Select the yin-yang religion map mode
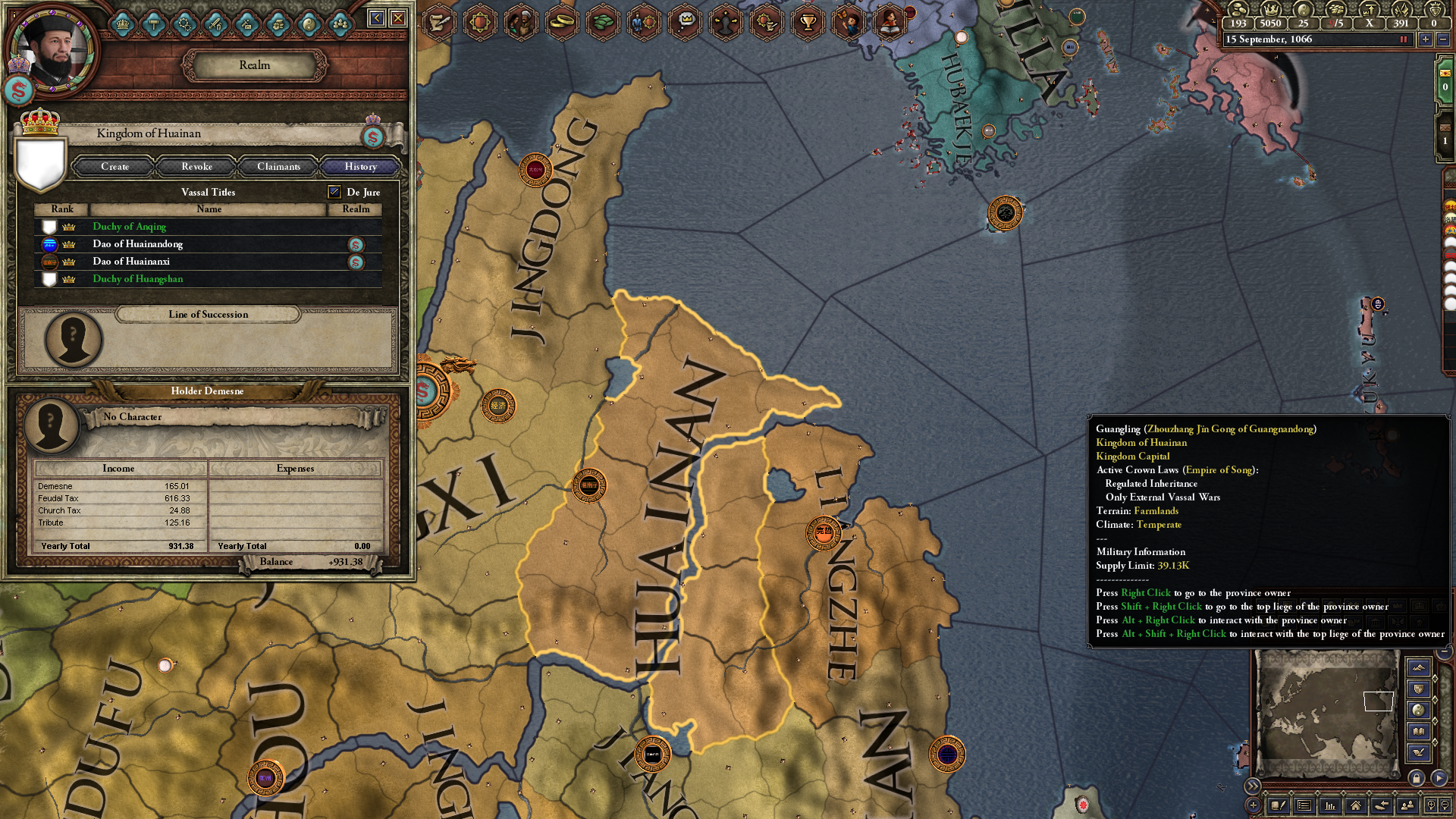 tap(1417, 709)
